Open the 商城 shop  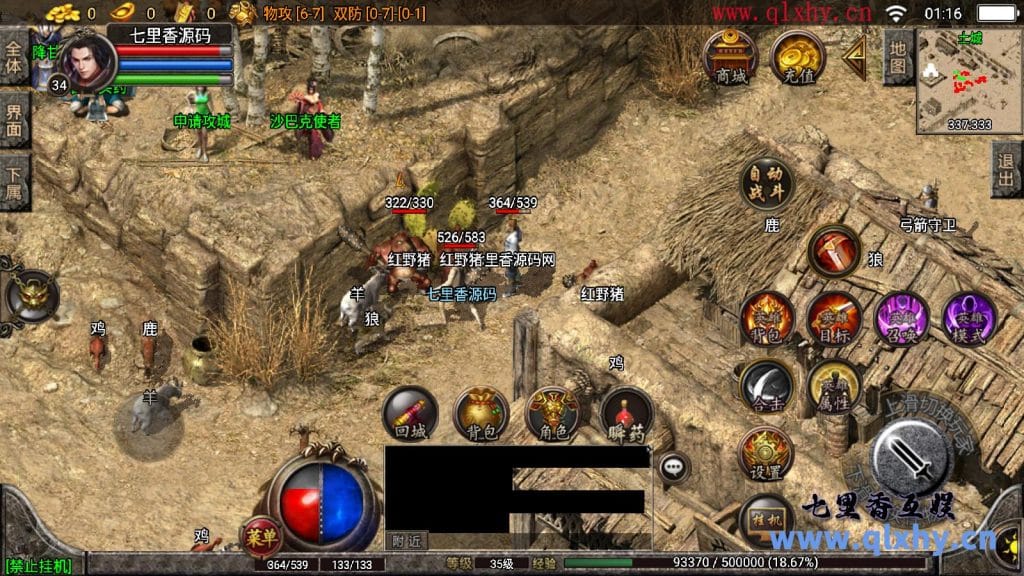[x=729, y=56]
